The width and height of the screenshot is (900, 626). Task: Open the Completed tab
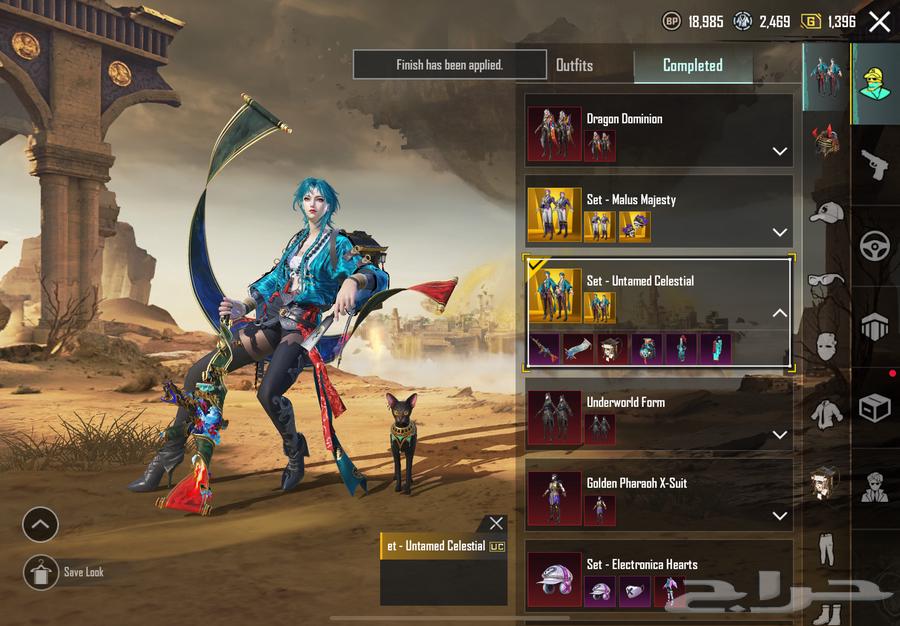[692, 65]
